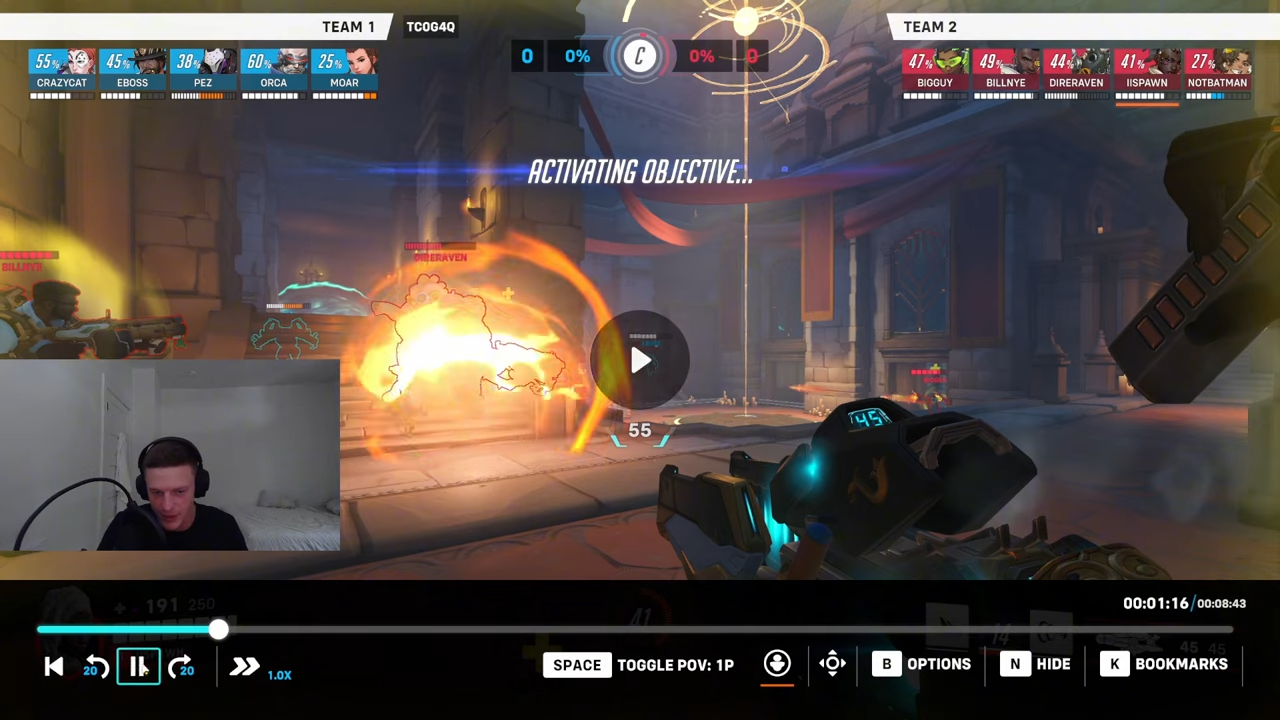
Task: Switch view to player EBOSS
Action: click(x=133, y=70)
